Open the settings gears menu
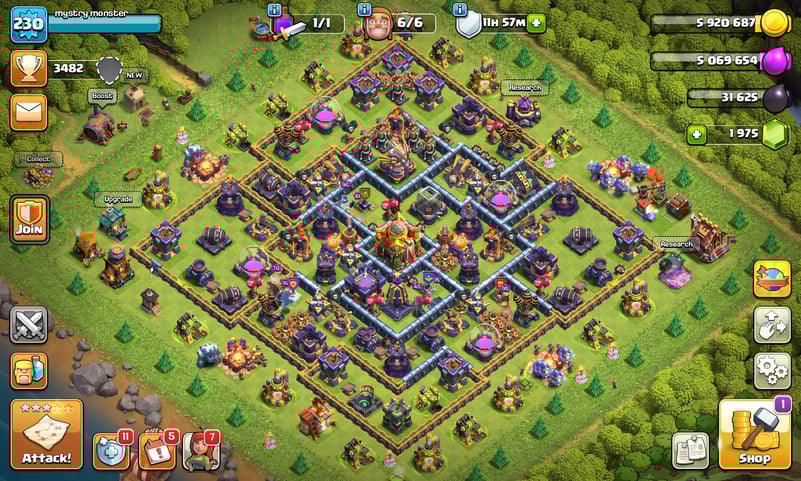 [771, 370]
